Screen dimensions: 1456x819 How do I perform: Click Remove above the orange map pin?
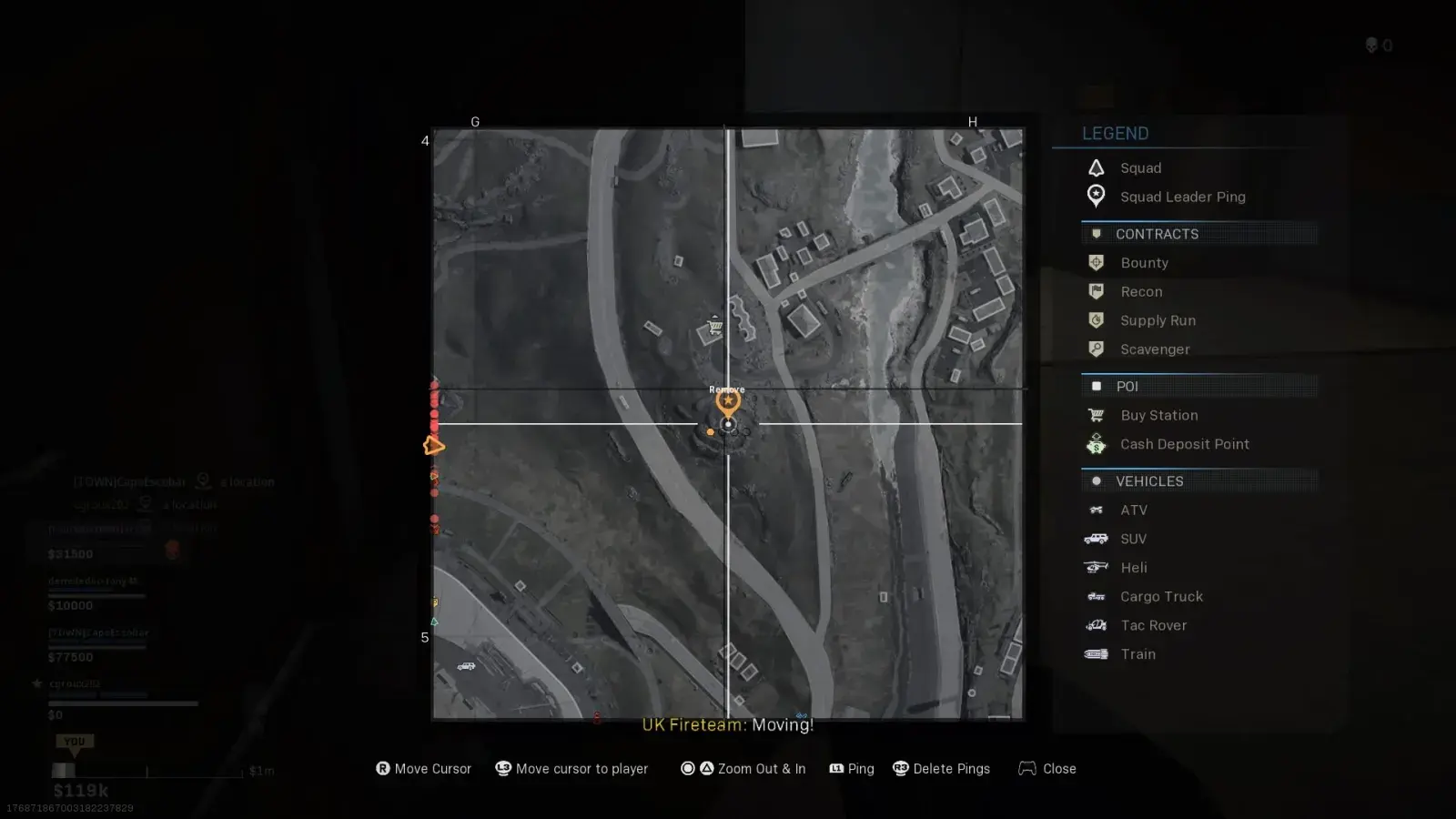(725, 389)
